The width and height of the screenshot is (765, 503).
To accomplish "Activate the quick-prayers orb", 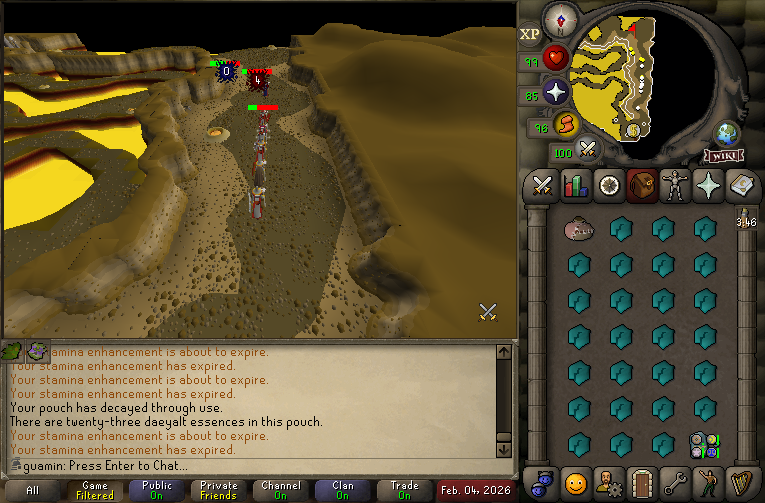I will click(556, 93).
